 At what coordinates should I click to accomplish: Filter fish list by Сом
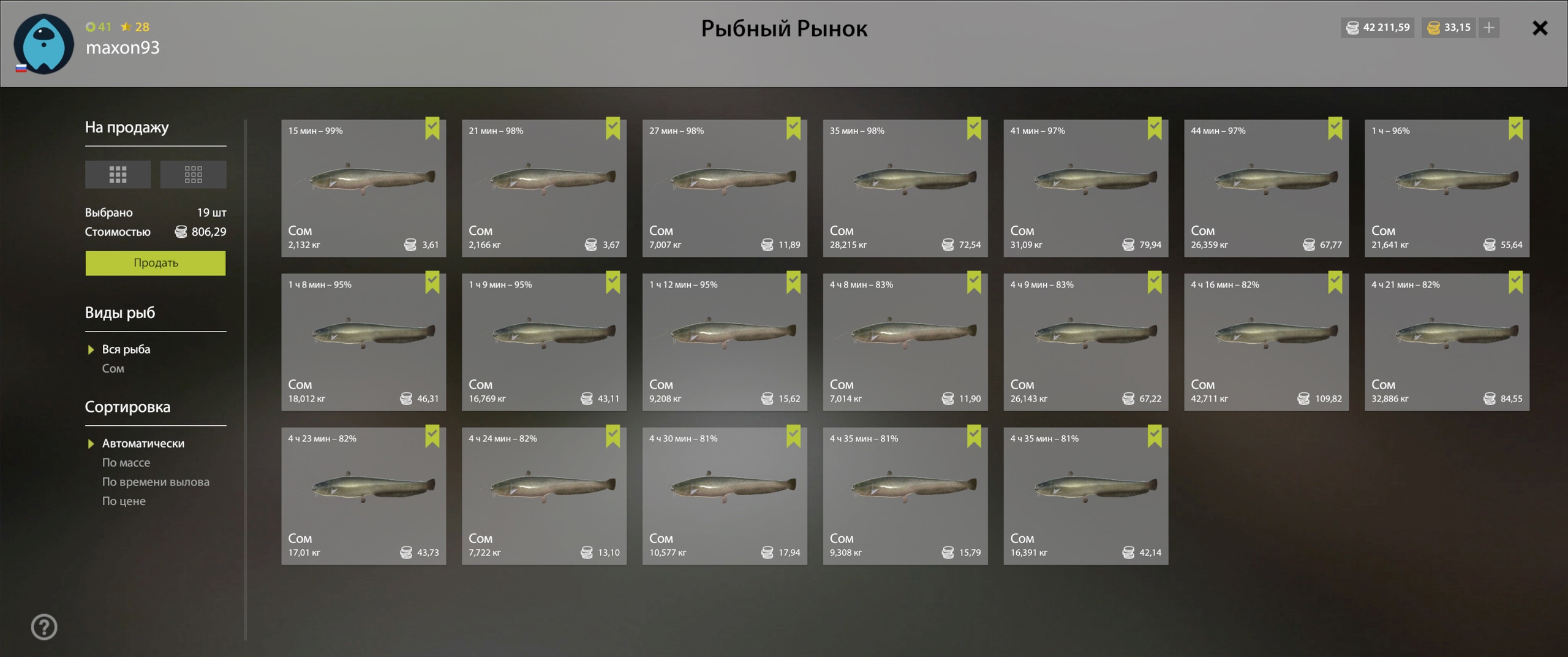(x=113, y=368)
